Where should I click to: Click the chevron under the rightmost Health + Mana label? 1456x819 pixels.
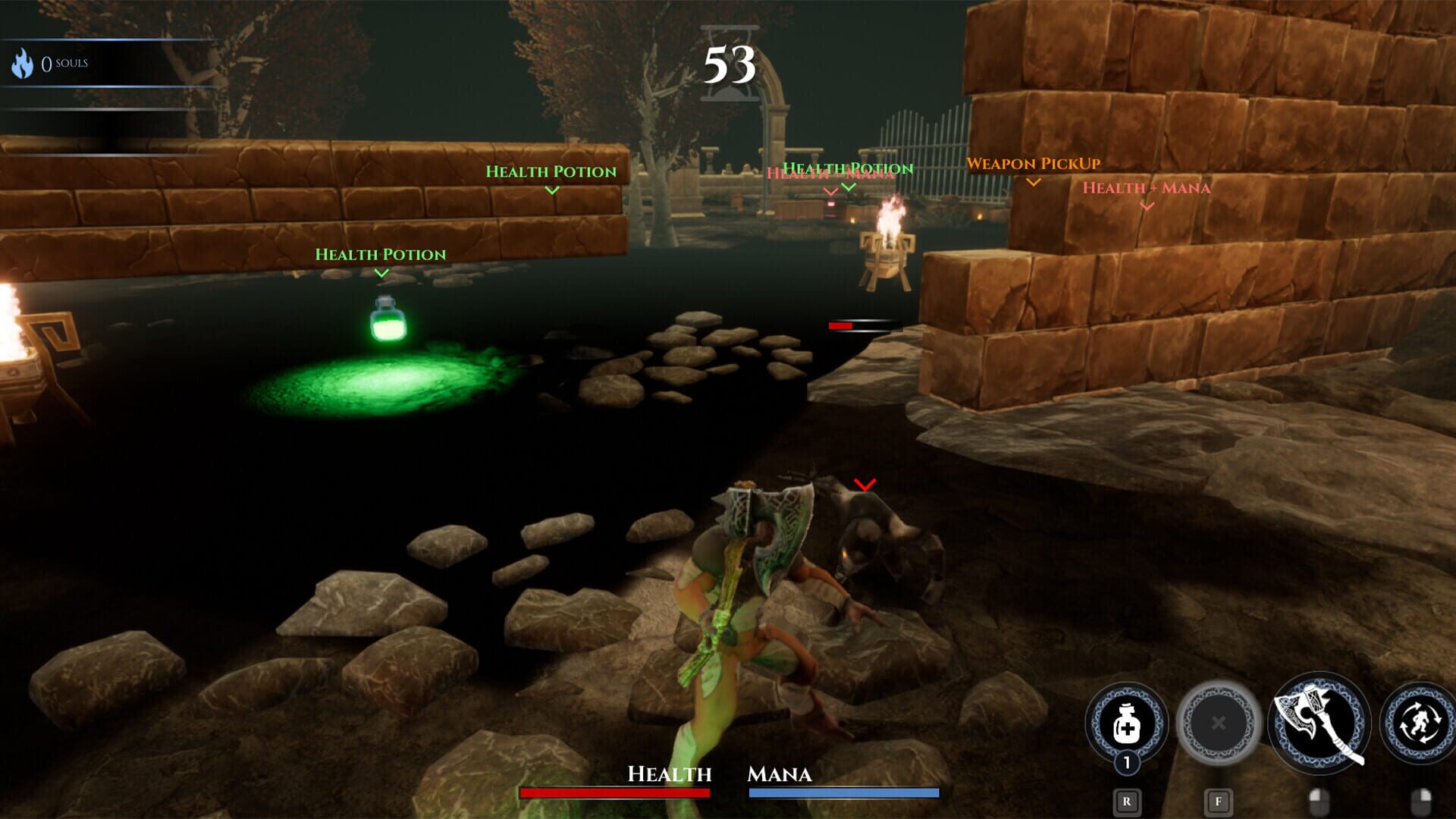tap(1146, 206)
